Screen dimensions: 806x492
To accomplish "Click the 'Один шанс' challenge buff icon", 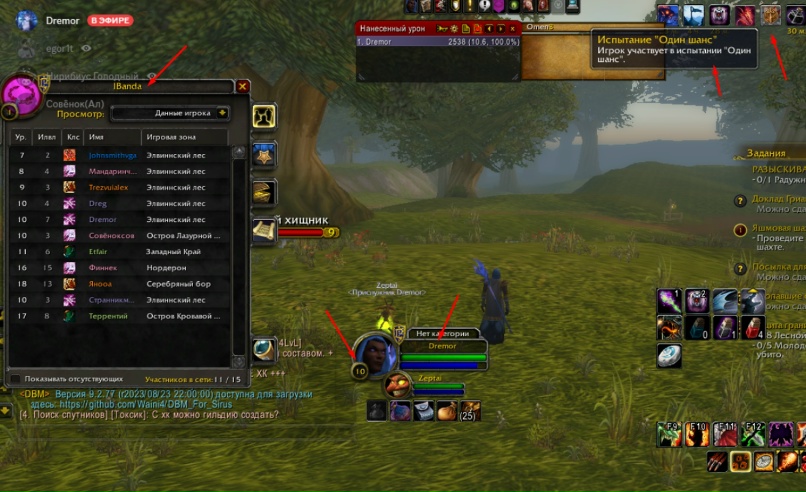I will [x=770, y=15].
